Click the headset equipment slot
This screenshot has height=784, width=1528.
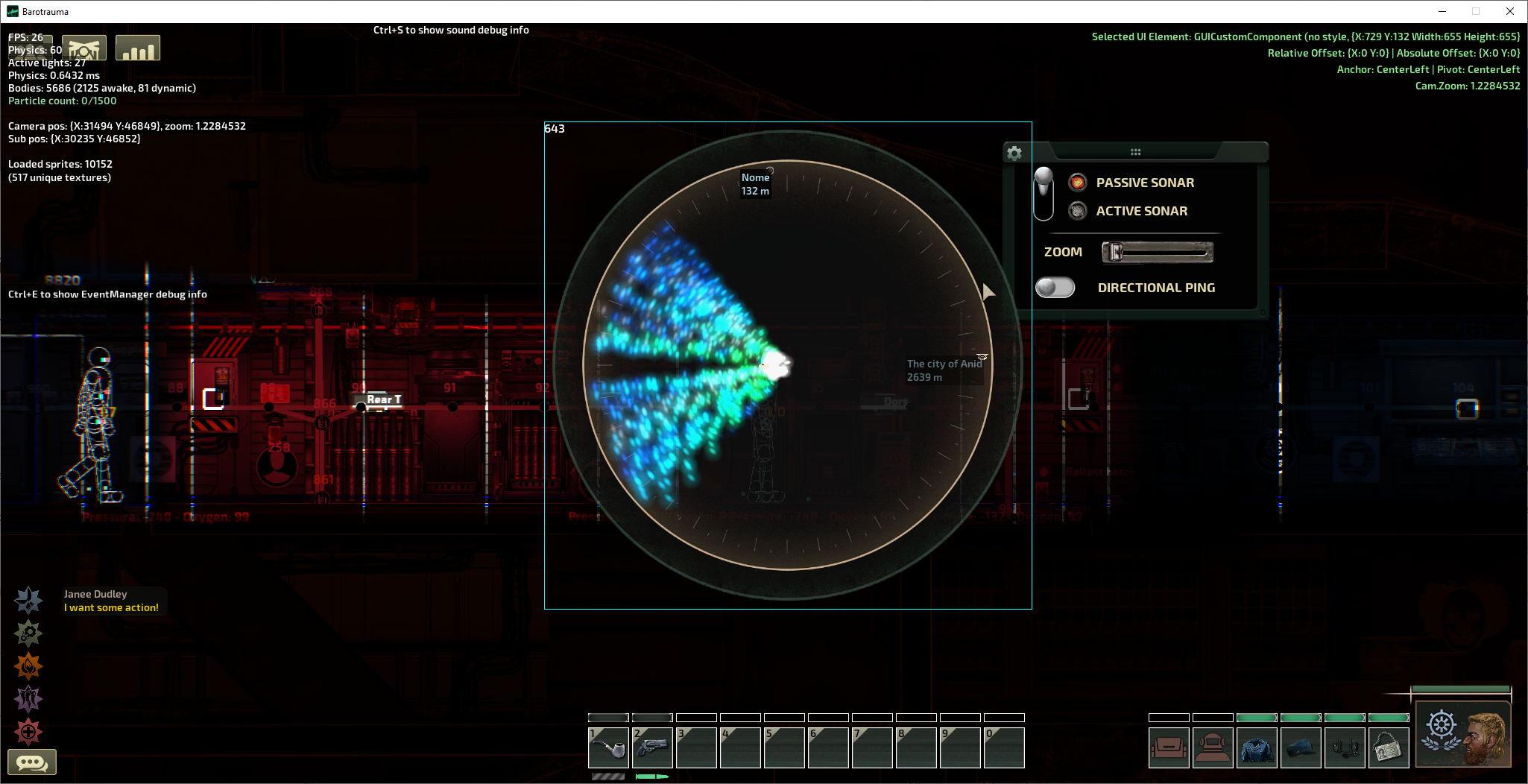point(1345,747)
